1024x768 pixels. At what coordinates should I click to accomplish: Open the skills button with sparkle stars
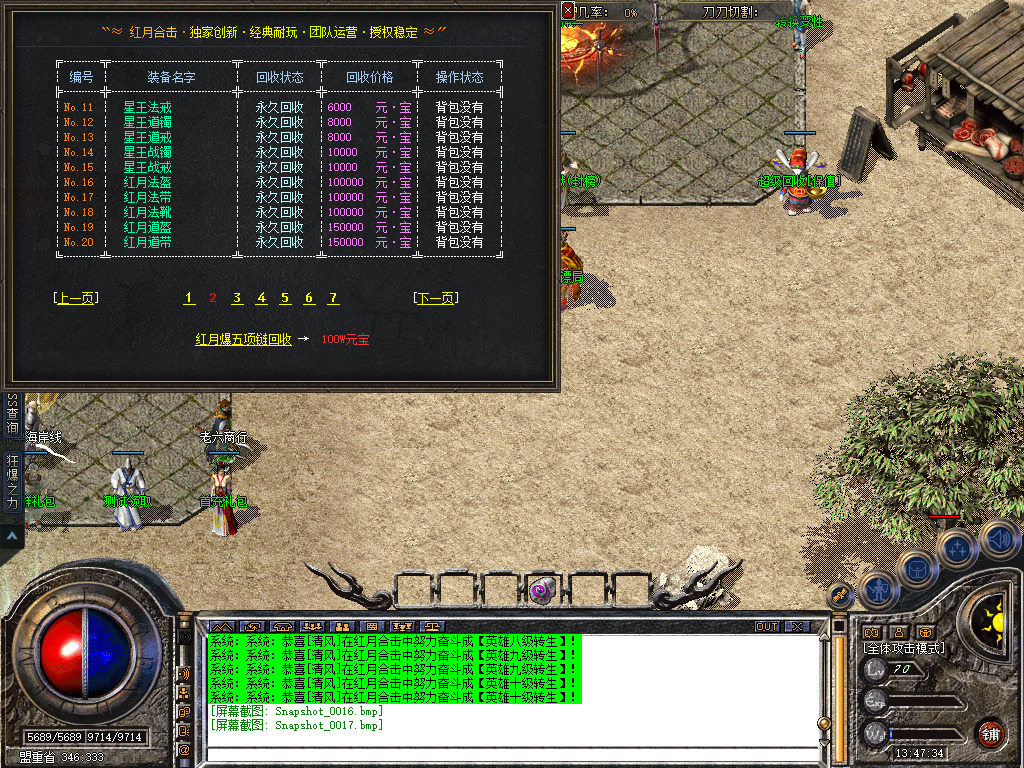coord(957,547)
